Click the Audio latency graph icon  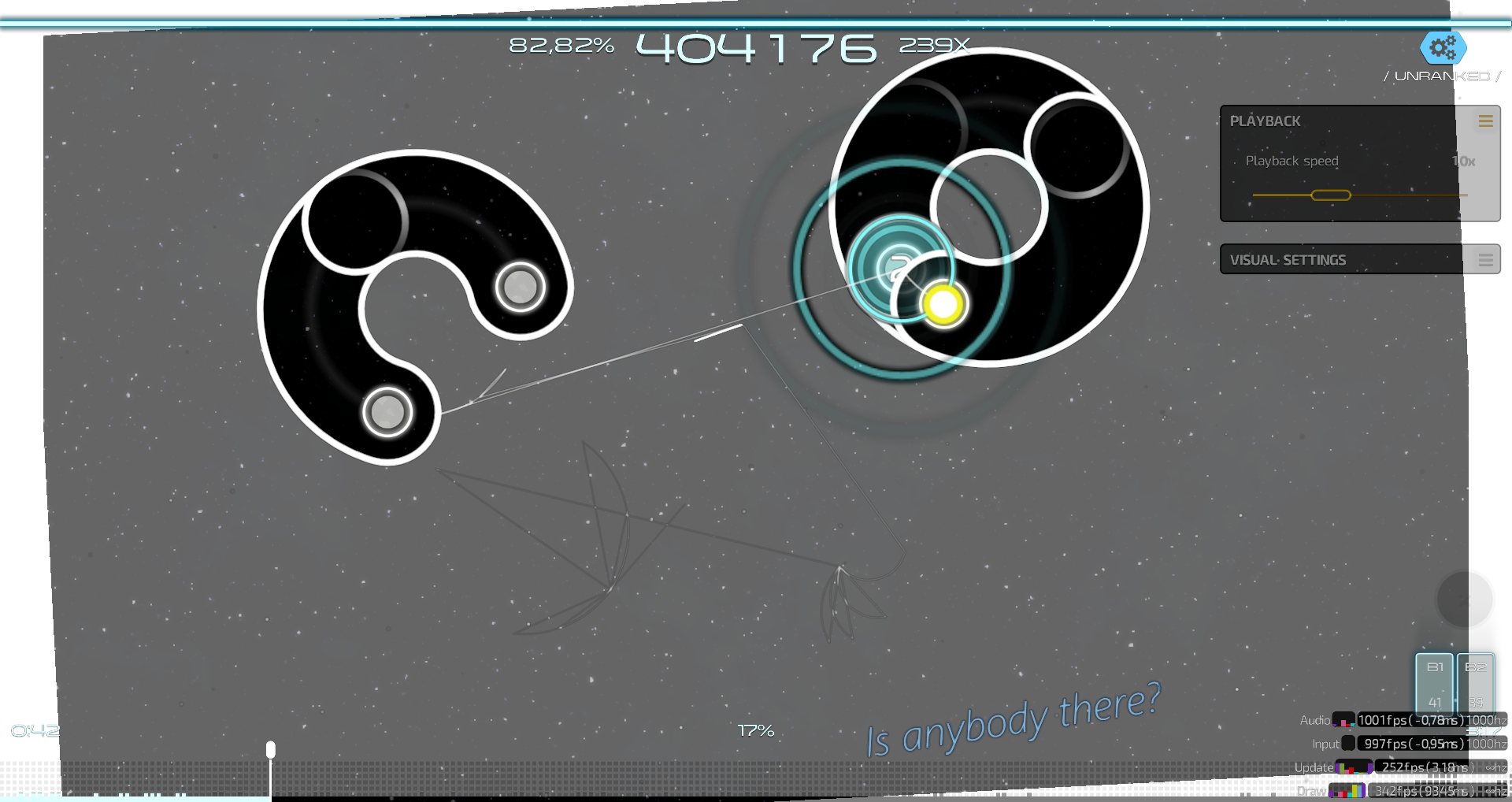click(1344, 721)
